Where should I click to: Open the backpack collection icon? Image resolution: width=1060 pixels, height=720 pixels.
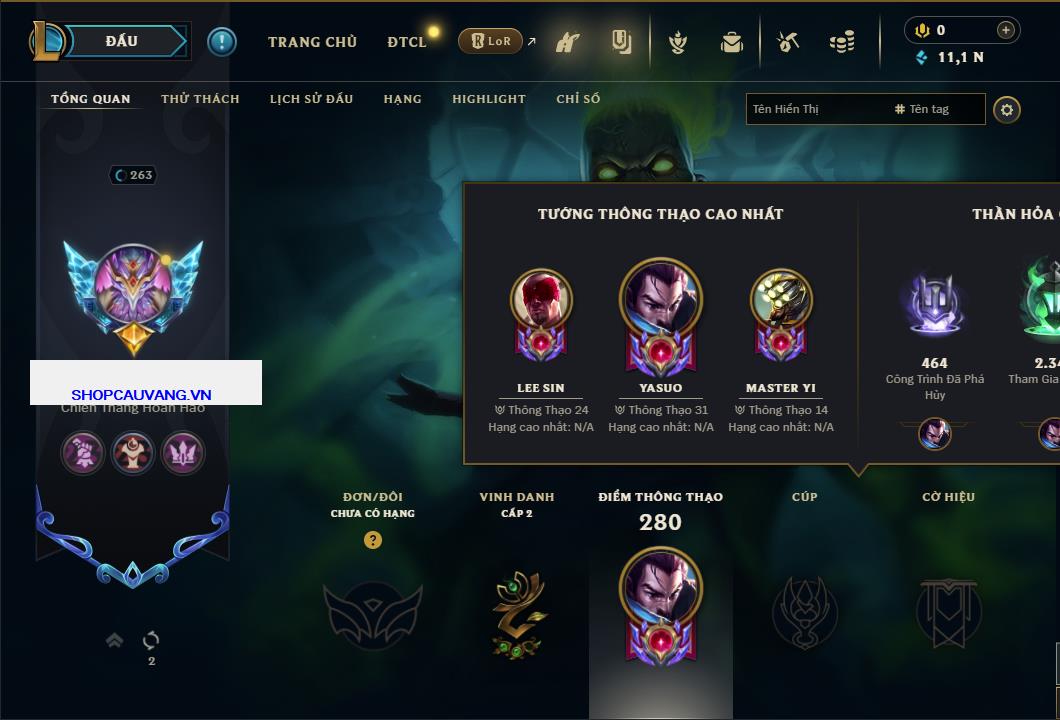pyautogui.click(x=732, y=42)
